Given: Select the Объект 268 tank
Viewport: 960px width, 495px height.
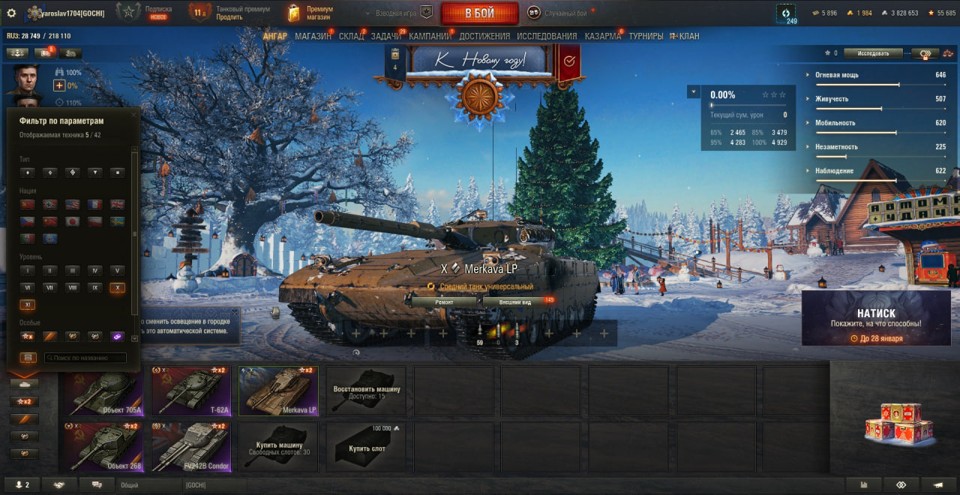Looking at the screenshot, I should tap(100, 445).
